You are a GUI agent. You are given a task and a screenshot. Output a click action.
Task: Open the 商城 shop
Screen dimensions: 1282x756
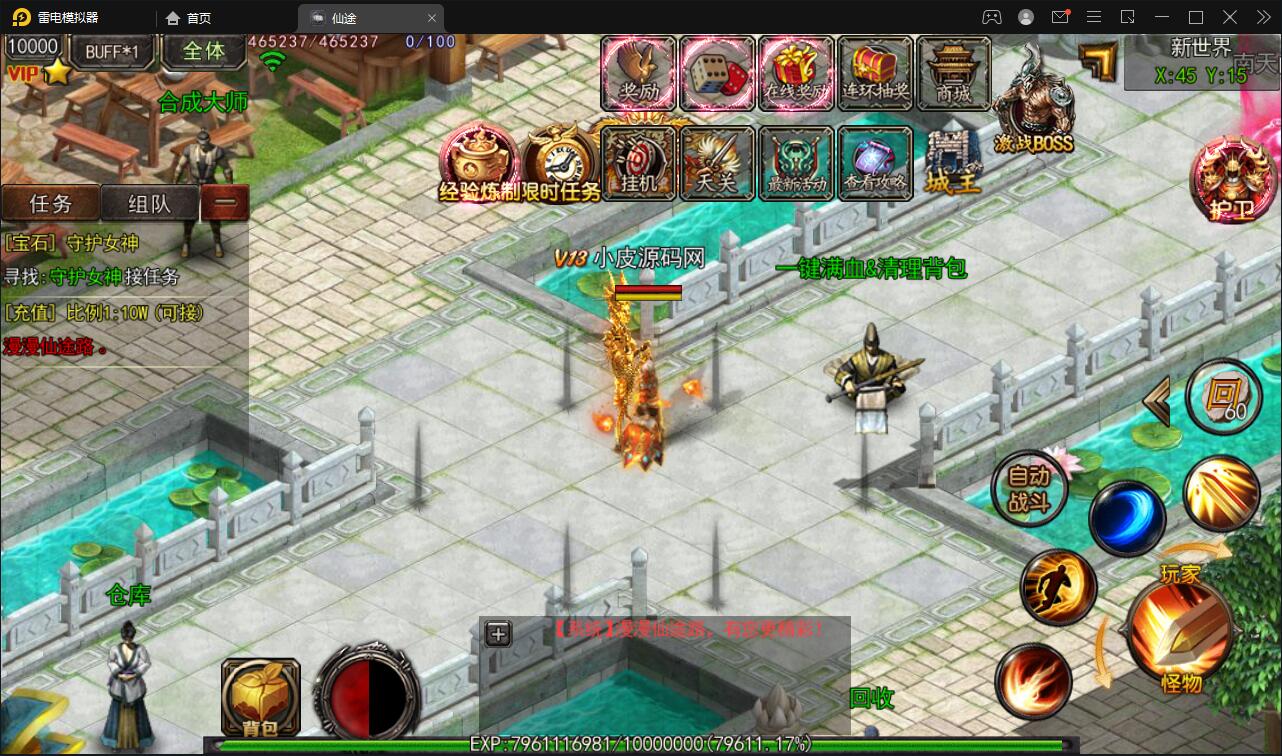click(x=953, y=72)
